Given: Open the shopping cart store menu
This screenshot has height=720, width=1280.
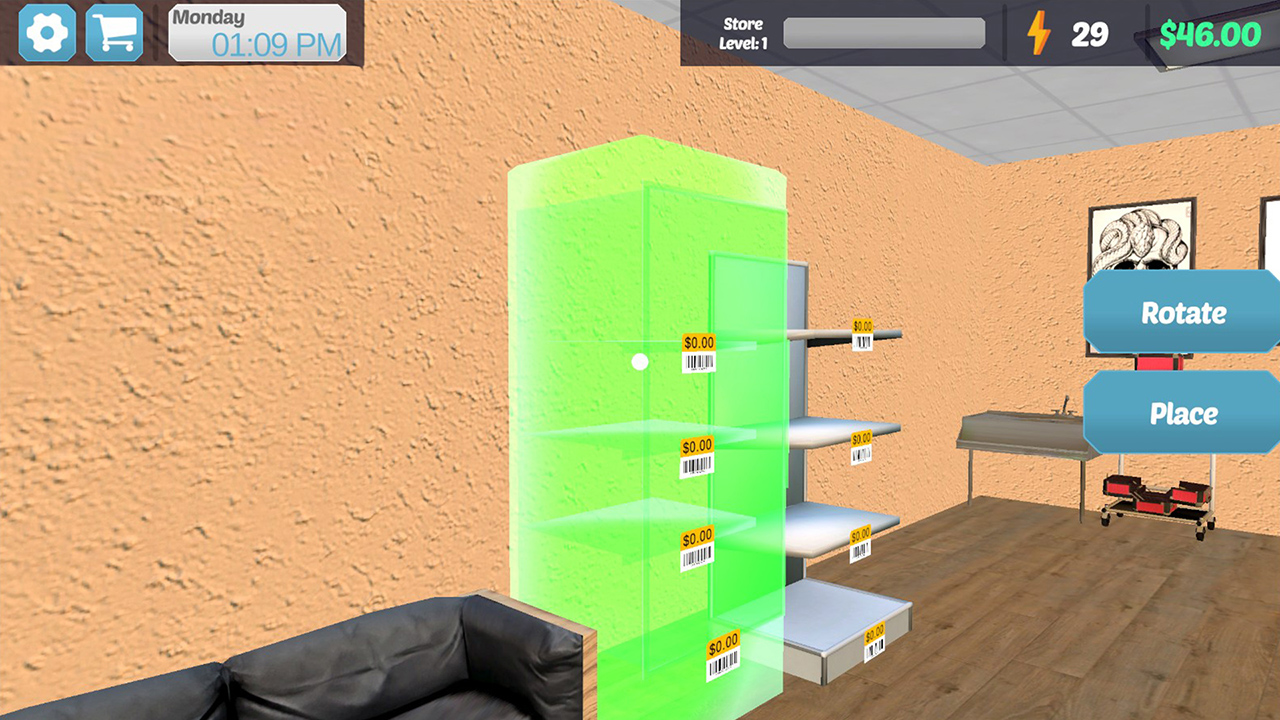Looking at the screenshot, I should click(113, 32).
